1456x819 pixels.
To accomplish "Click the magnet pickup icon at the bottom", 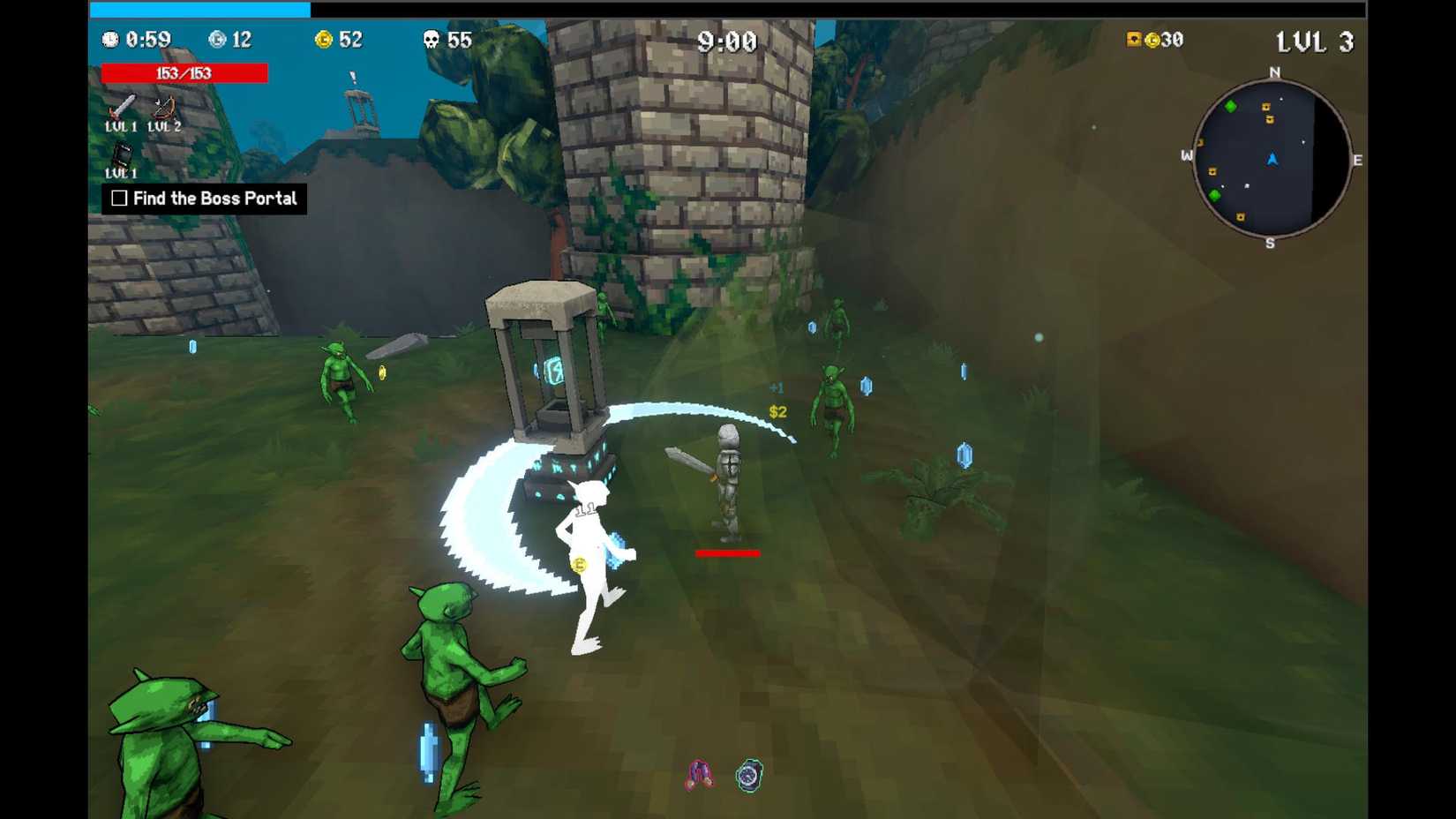I will [x=699, y=774].
